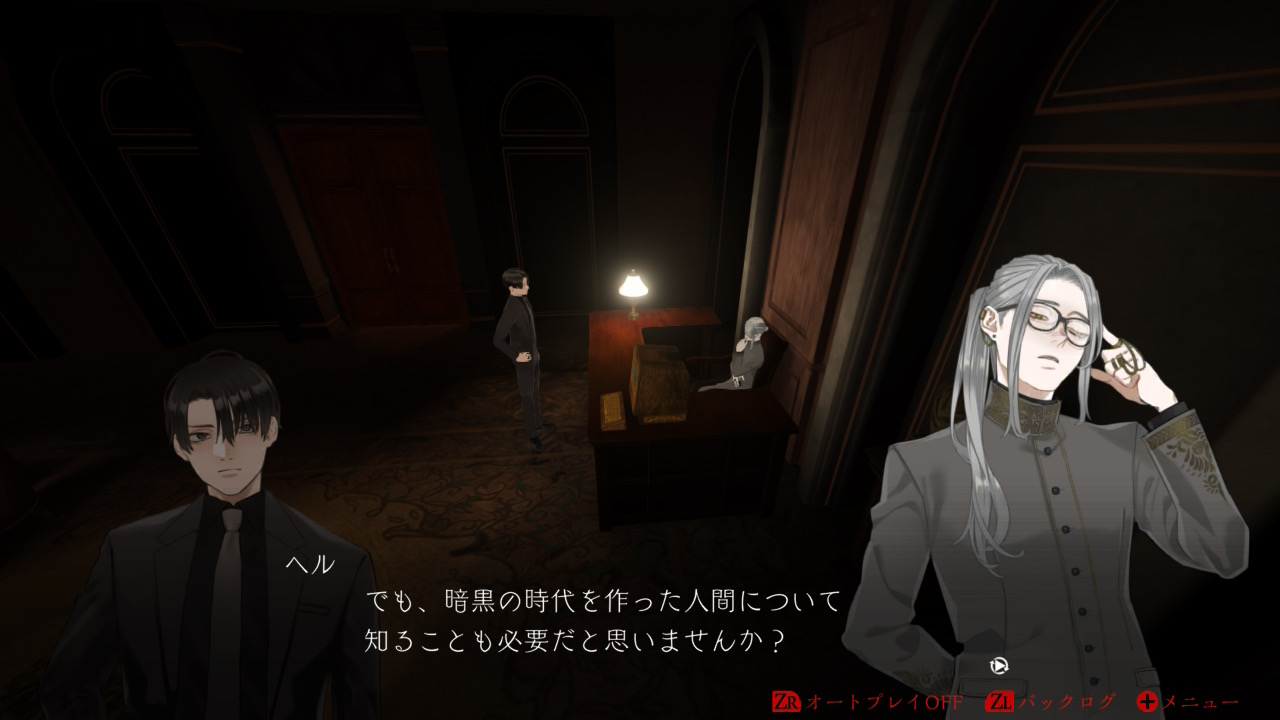Image resolution: width=1280 pixels, height=720 pixels.
Task: Advance dialogue with the continue arrow icon
Action: point(997,664)
